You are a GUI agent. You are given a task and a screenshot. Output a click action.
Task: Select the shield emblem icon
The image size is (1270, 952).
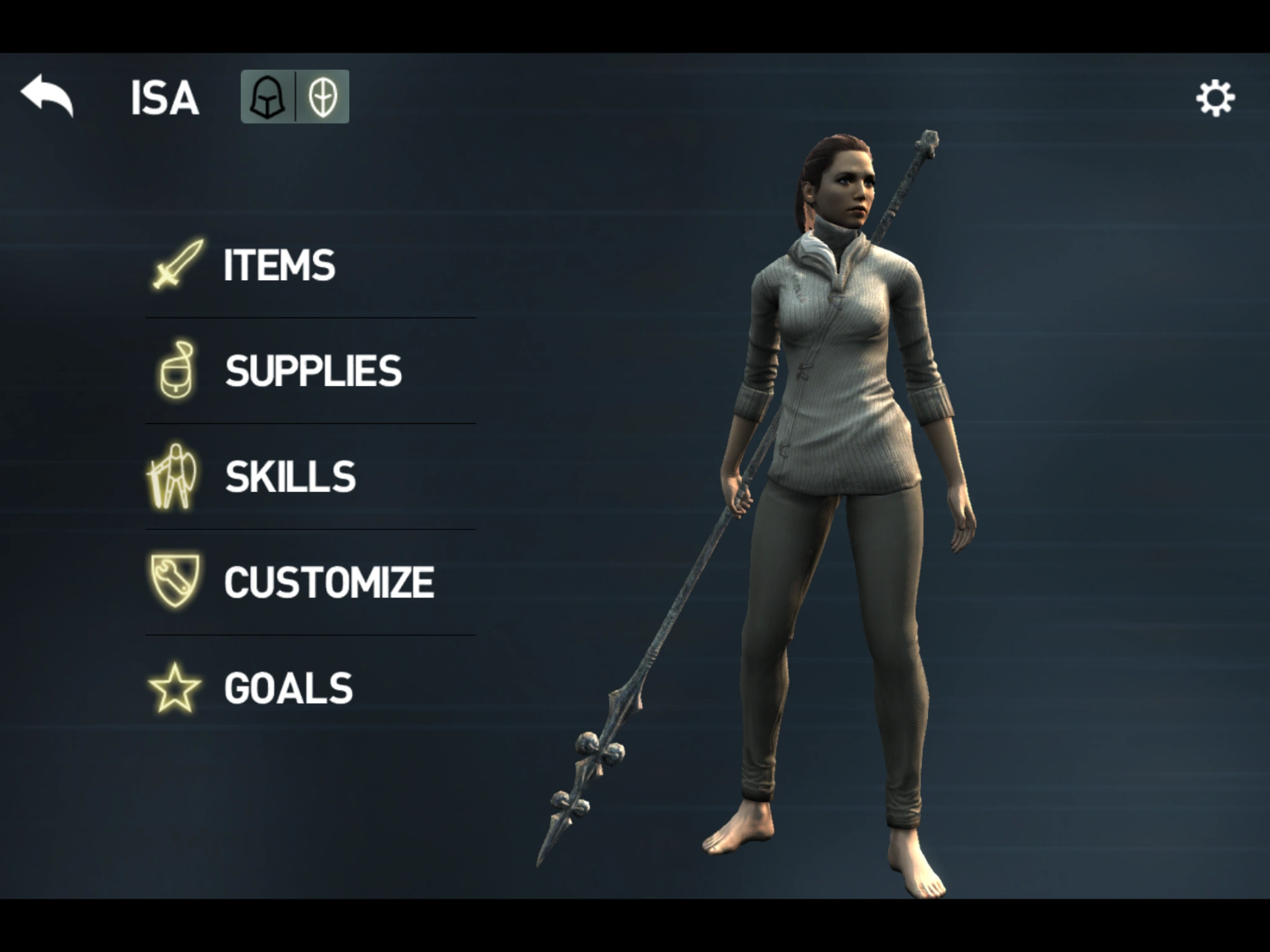(322, 97)
